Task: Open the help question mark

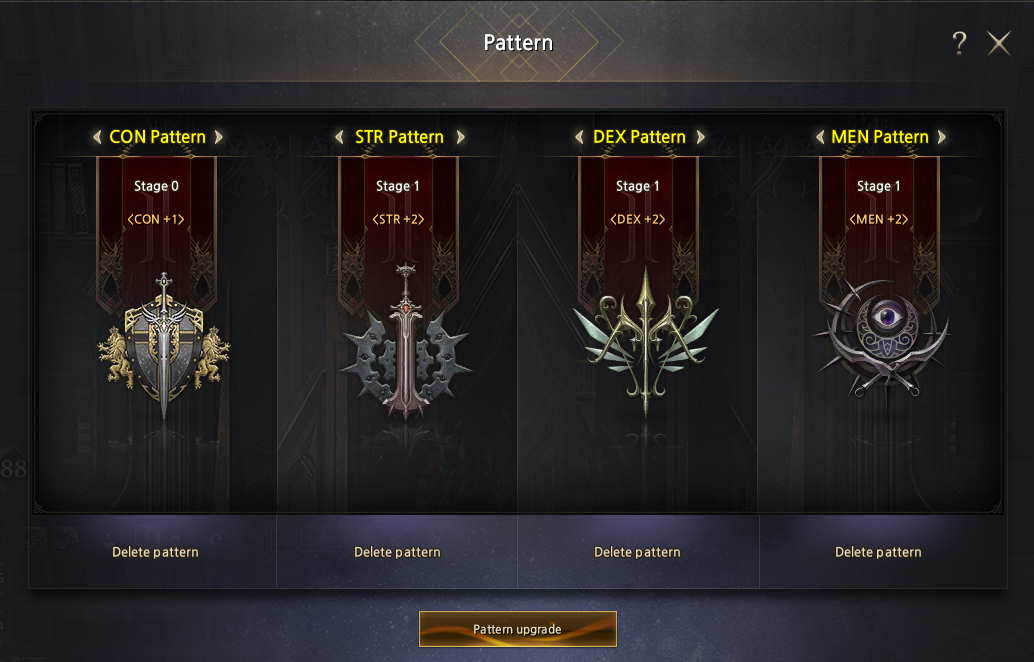Action: click(x=959, y=43)
